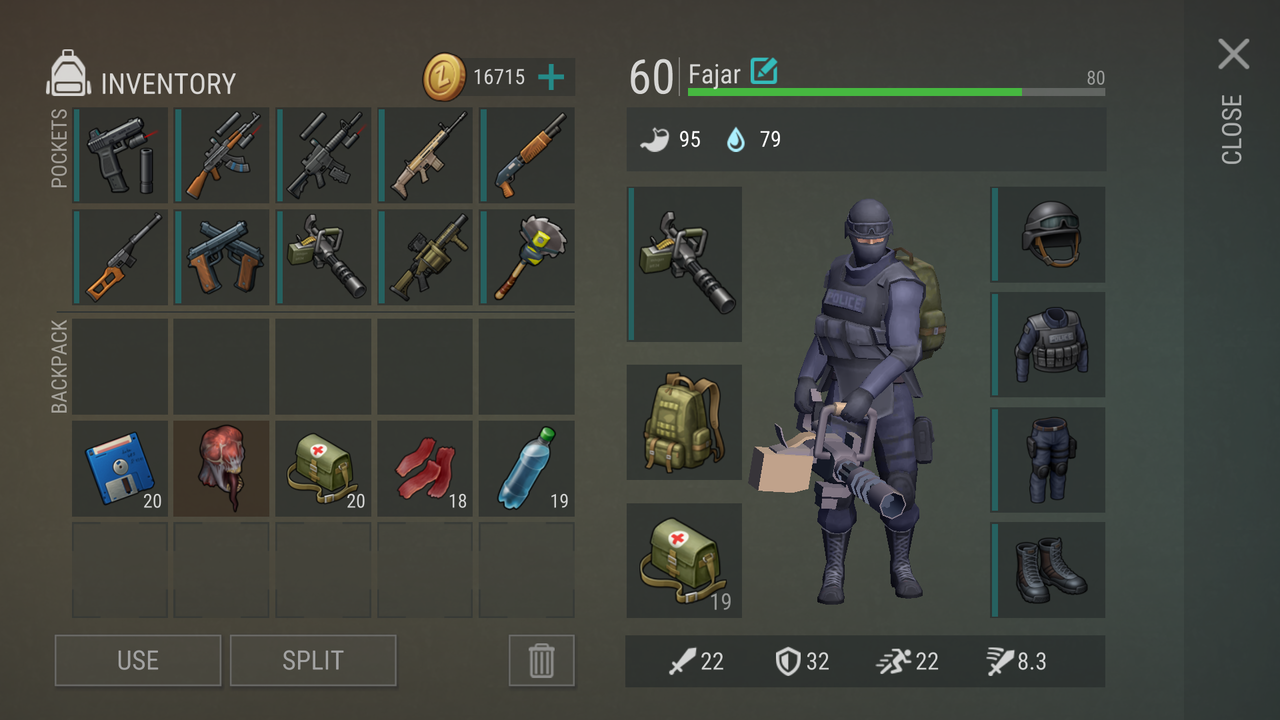The image size is (1280, 720).
Task: Select the saw blade mace weapon
Action: pos(527,257)
